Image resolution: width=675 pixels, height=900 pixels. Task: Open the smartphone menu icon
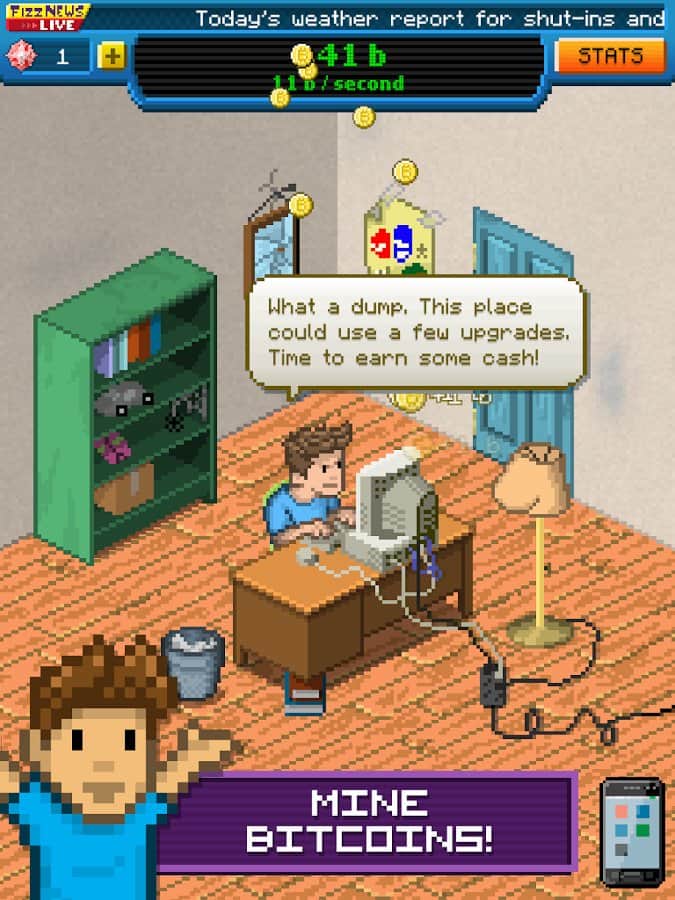click(631, 832)
